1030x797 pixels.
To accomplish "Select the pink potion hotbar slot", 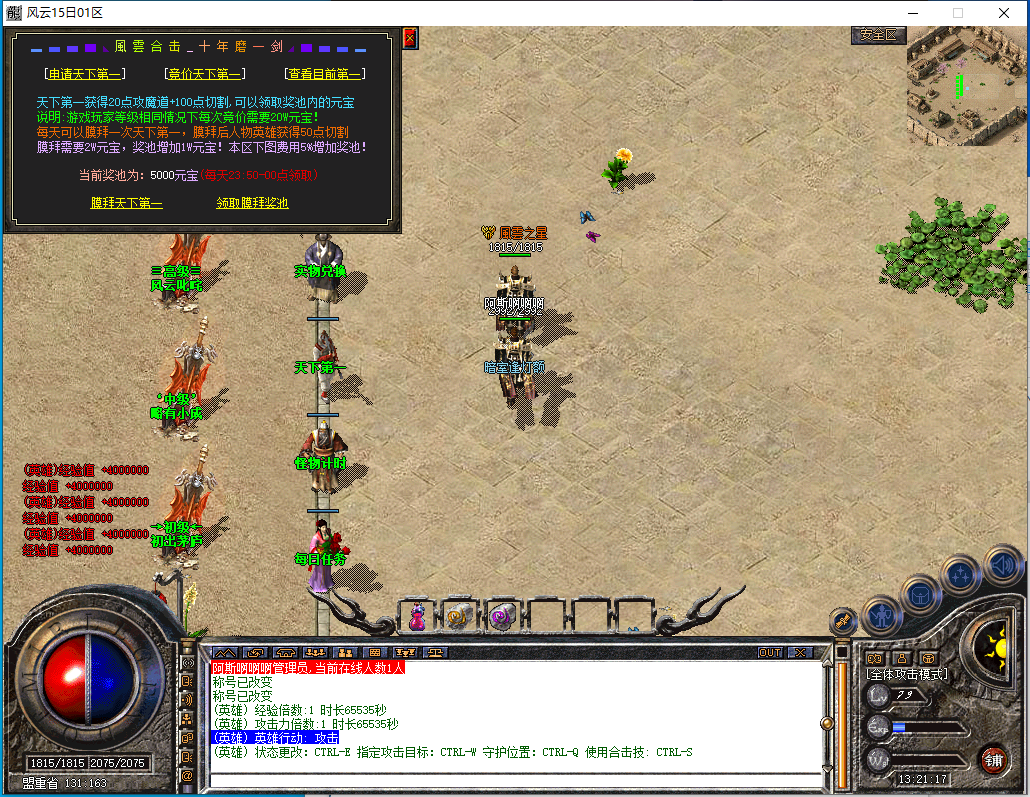I will (x=417, y=617).
